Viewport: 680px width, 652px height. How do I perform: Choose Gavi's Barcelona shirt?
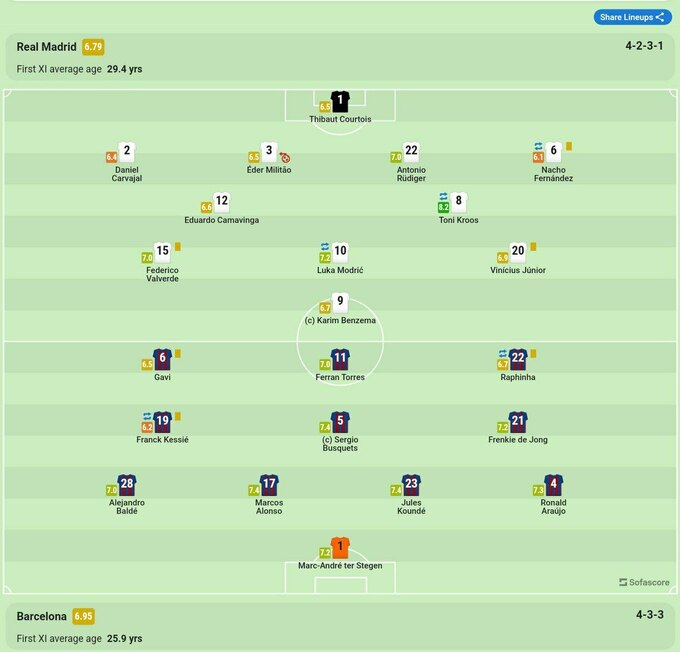(x=162, y=360)
